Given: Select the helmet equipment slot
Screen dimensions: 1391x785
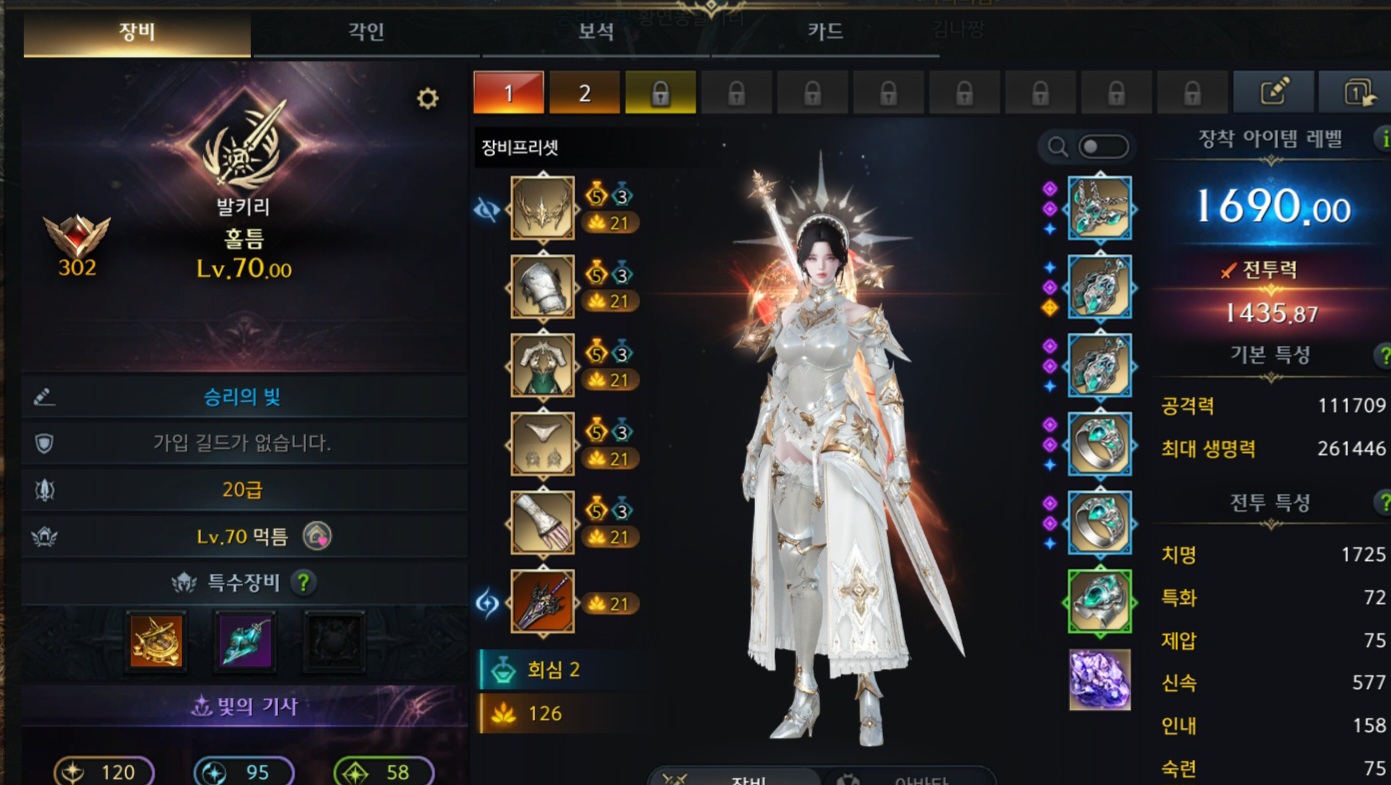Looking at the screenshot, I should 543,208.
